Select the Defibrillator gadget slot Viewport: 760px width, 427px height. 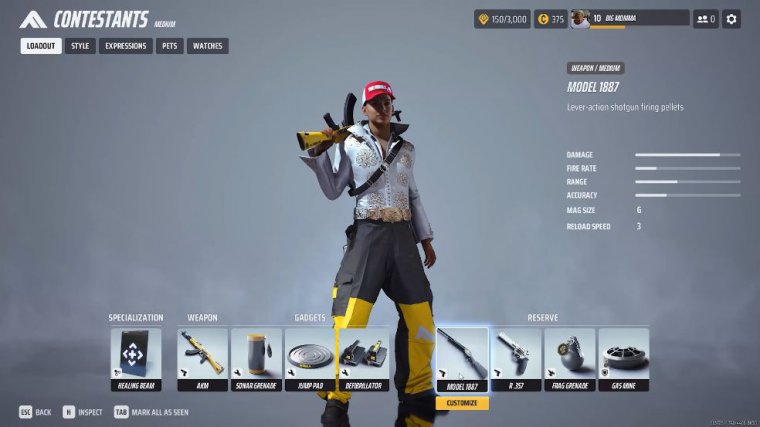364,359
